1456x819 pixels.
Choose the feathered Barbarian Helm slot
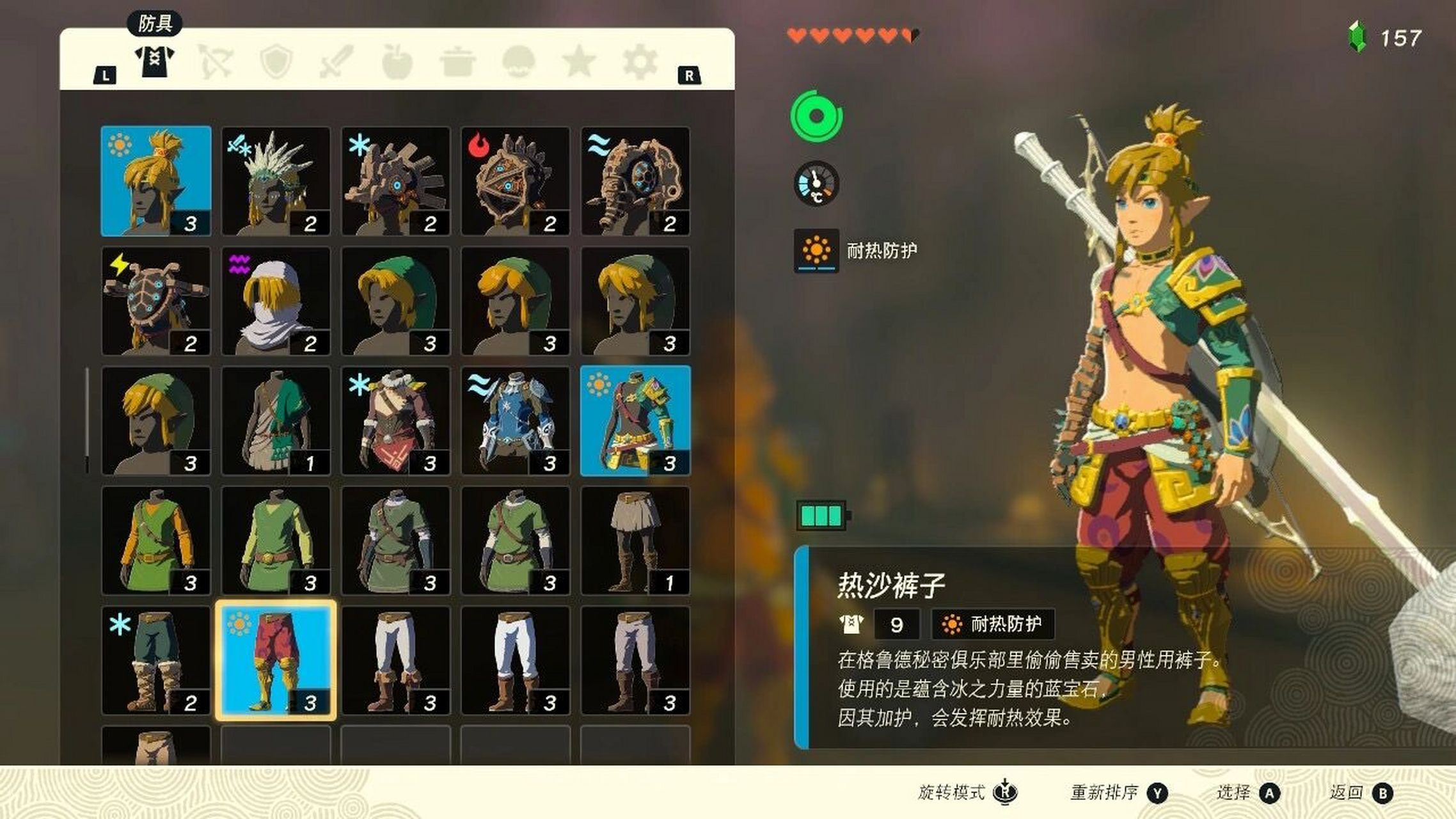[x=276, y=181]
